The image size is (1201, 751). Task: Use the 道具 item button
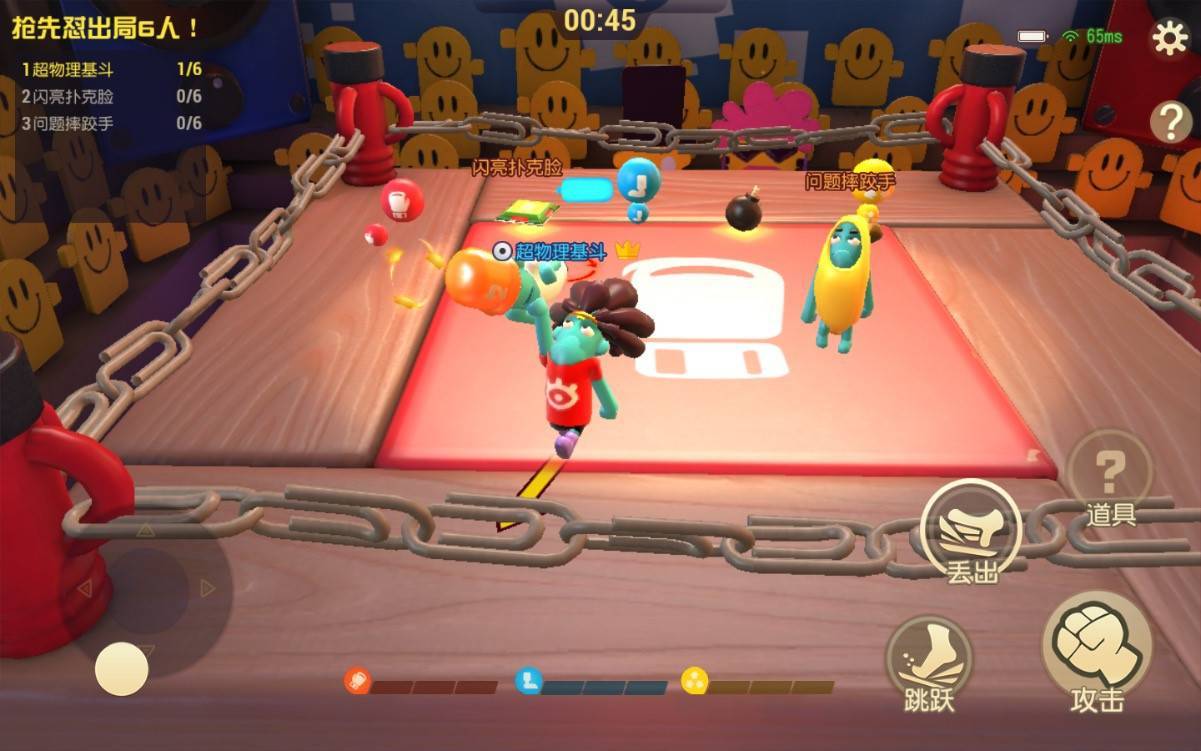pos(1110,478)
